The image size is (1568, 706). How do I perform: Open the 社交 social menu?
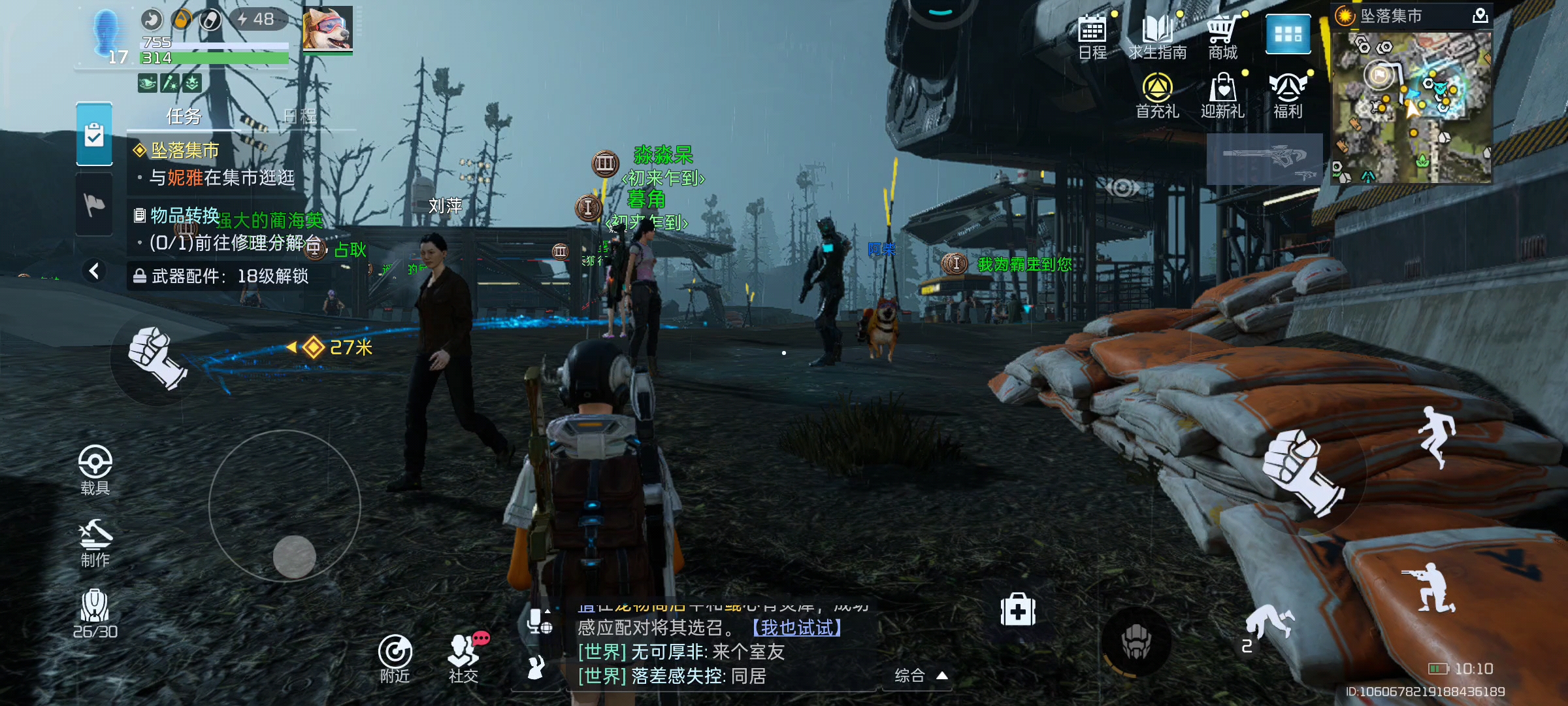(x=464, y=658)
